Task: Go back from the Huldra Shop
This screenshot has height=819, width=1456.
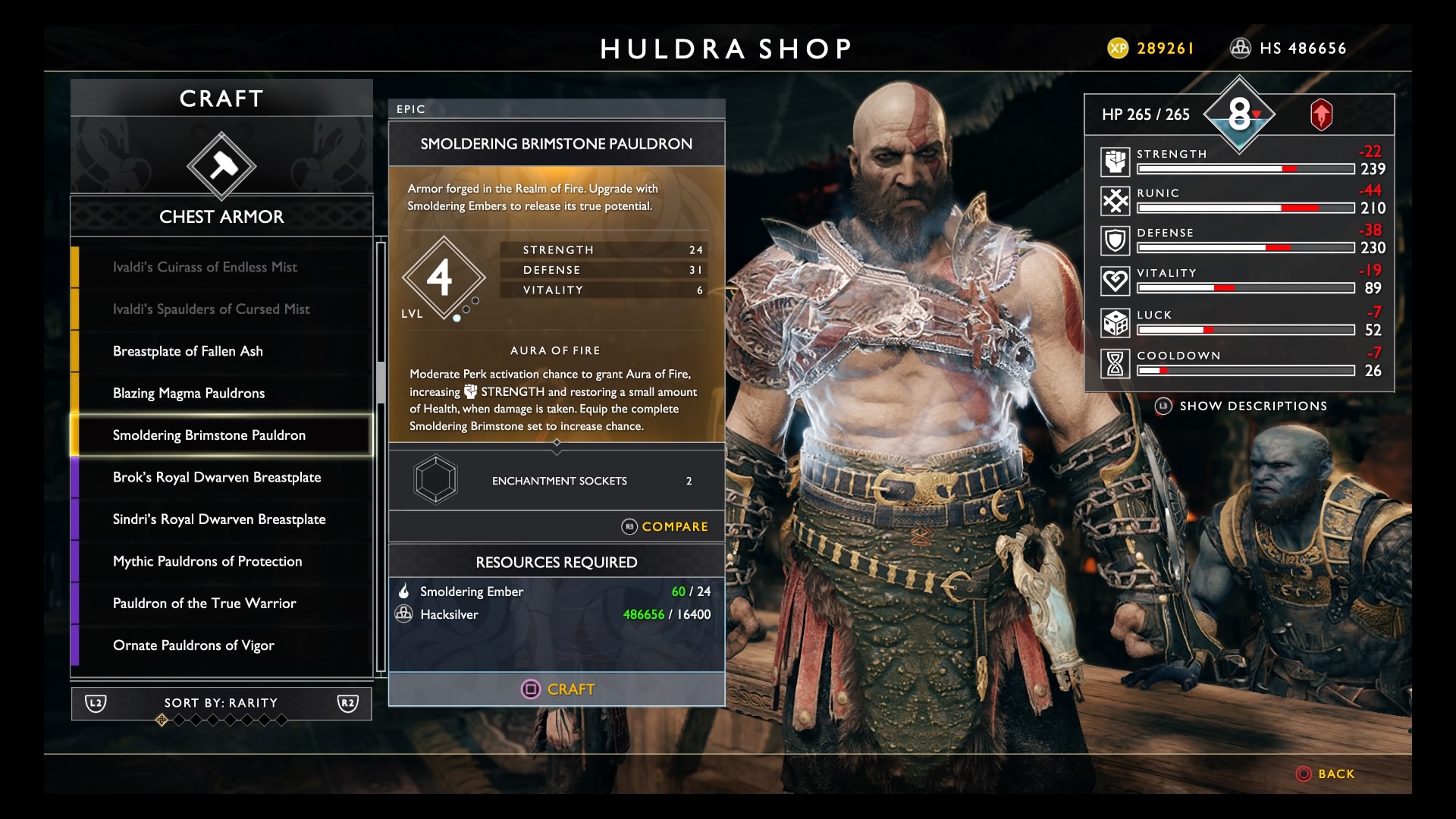Action: [1326, 774]
